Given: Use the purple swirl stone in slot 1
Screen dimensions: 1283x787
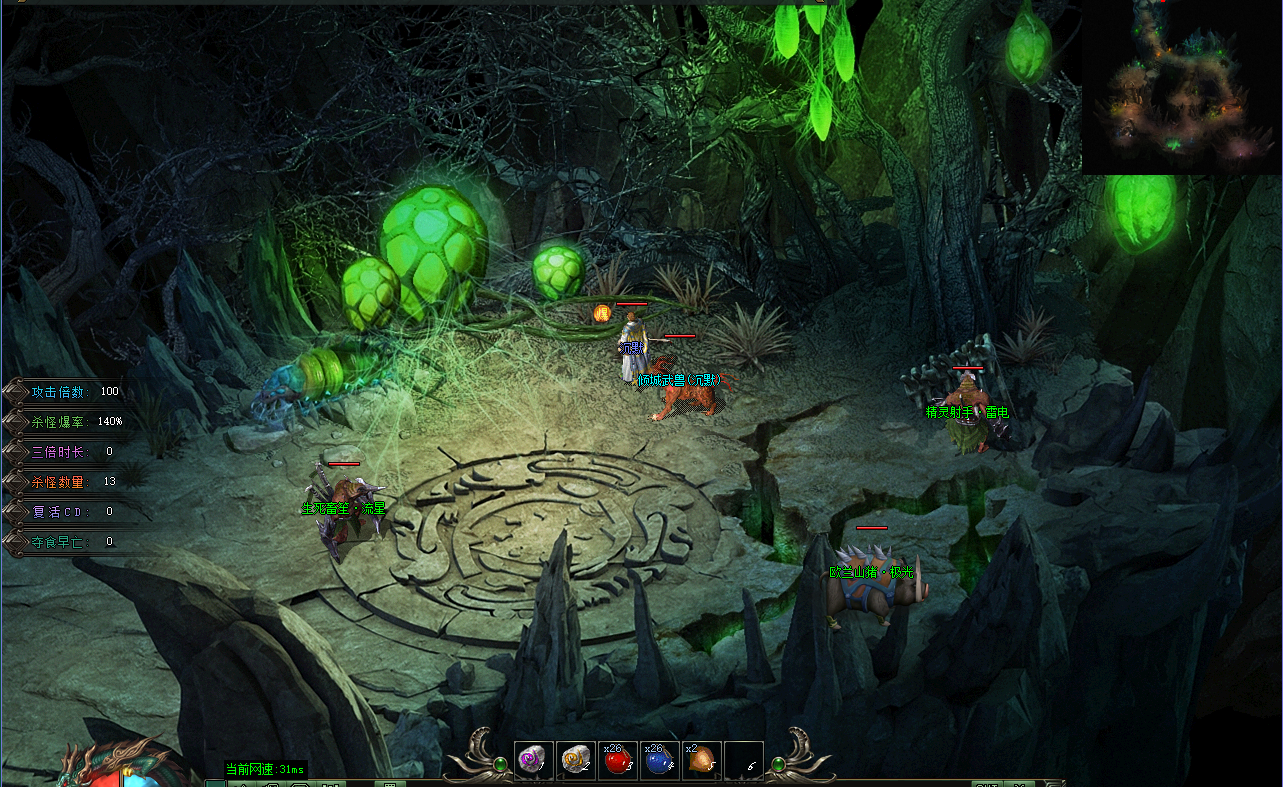Looking at the screenshot, I should 533,761.
